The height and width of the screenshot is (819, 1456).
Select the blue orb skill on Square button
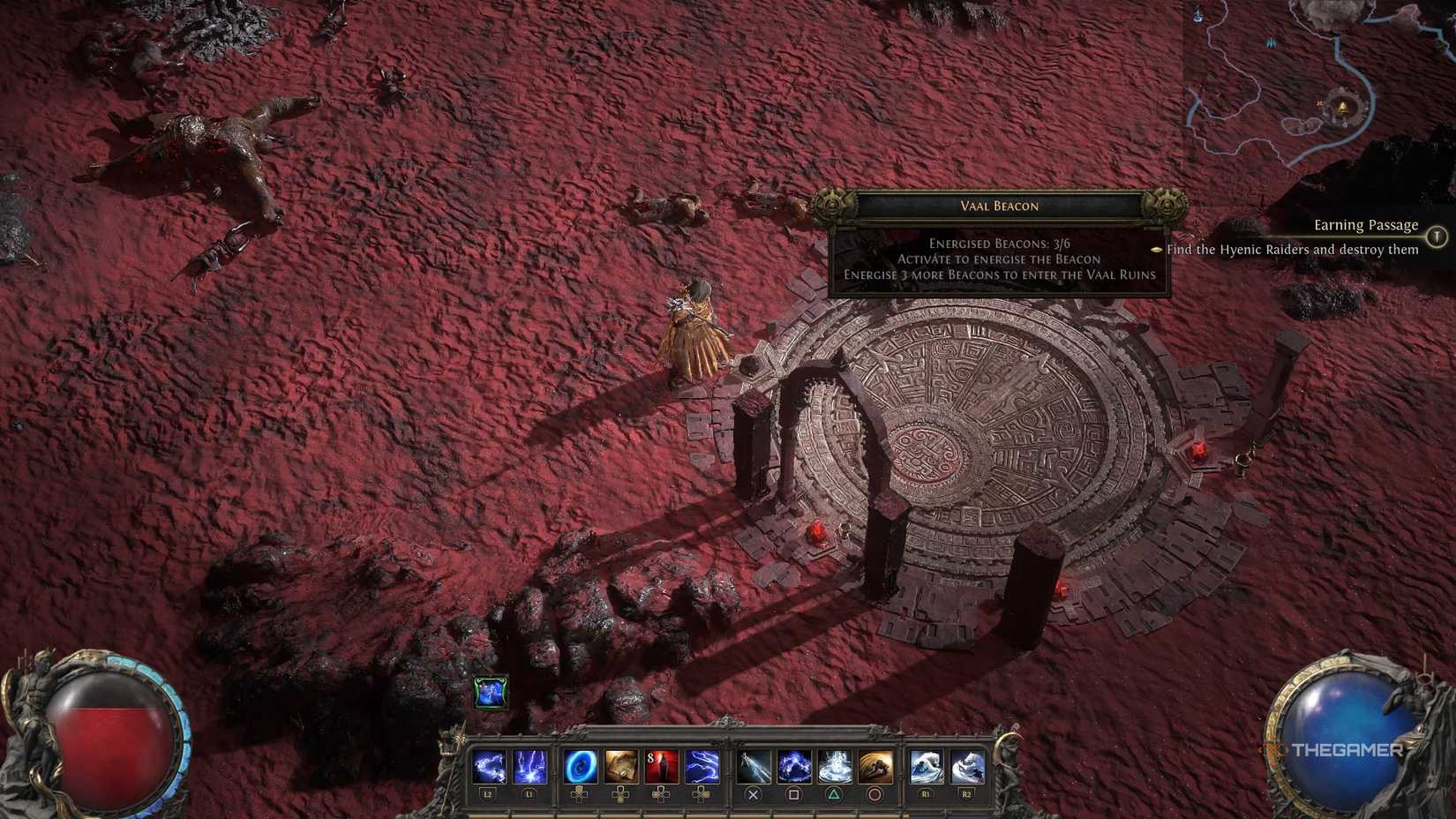792,766
